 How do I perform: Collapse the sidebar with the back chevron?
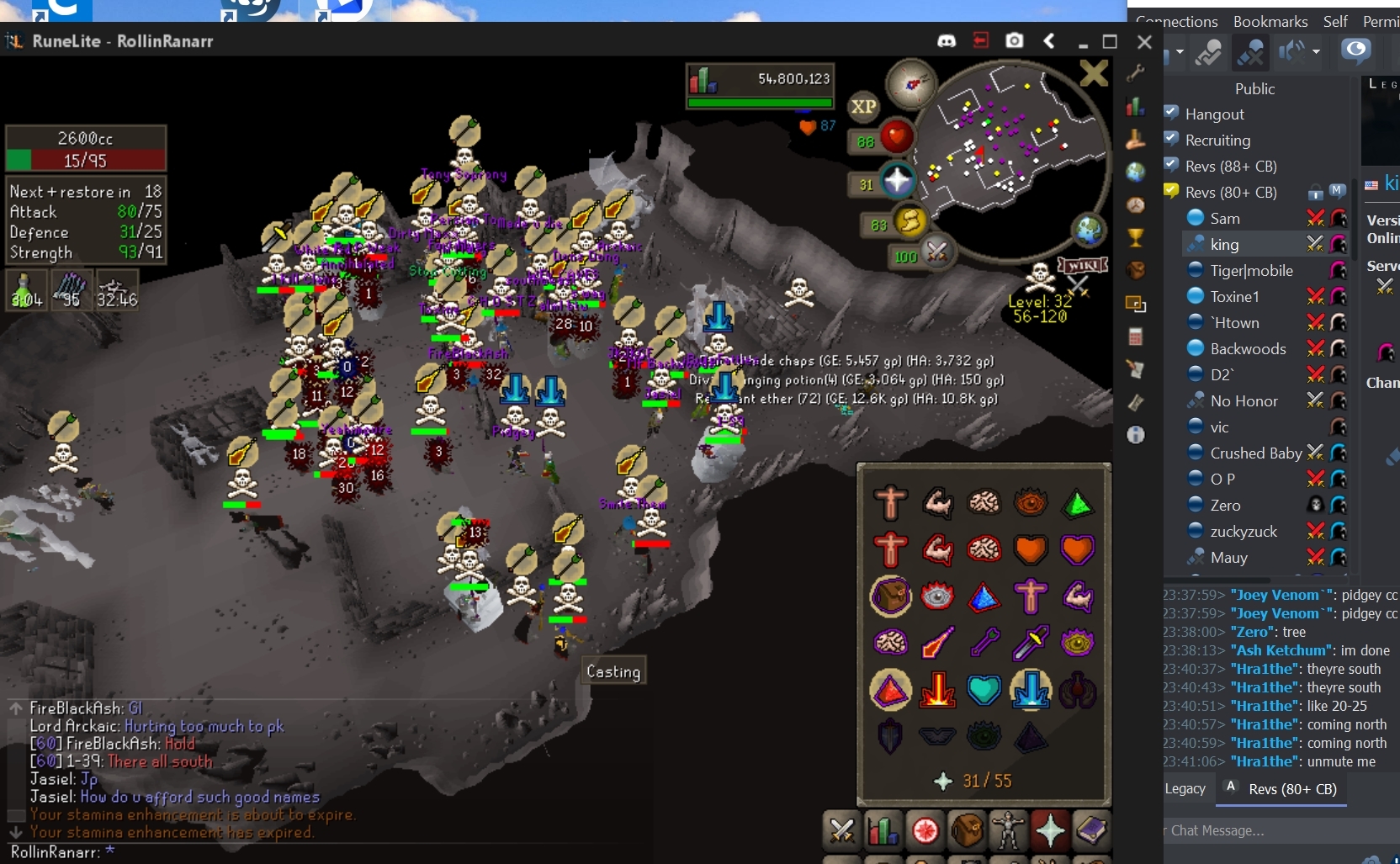[x=1049, y=40]
